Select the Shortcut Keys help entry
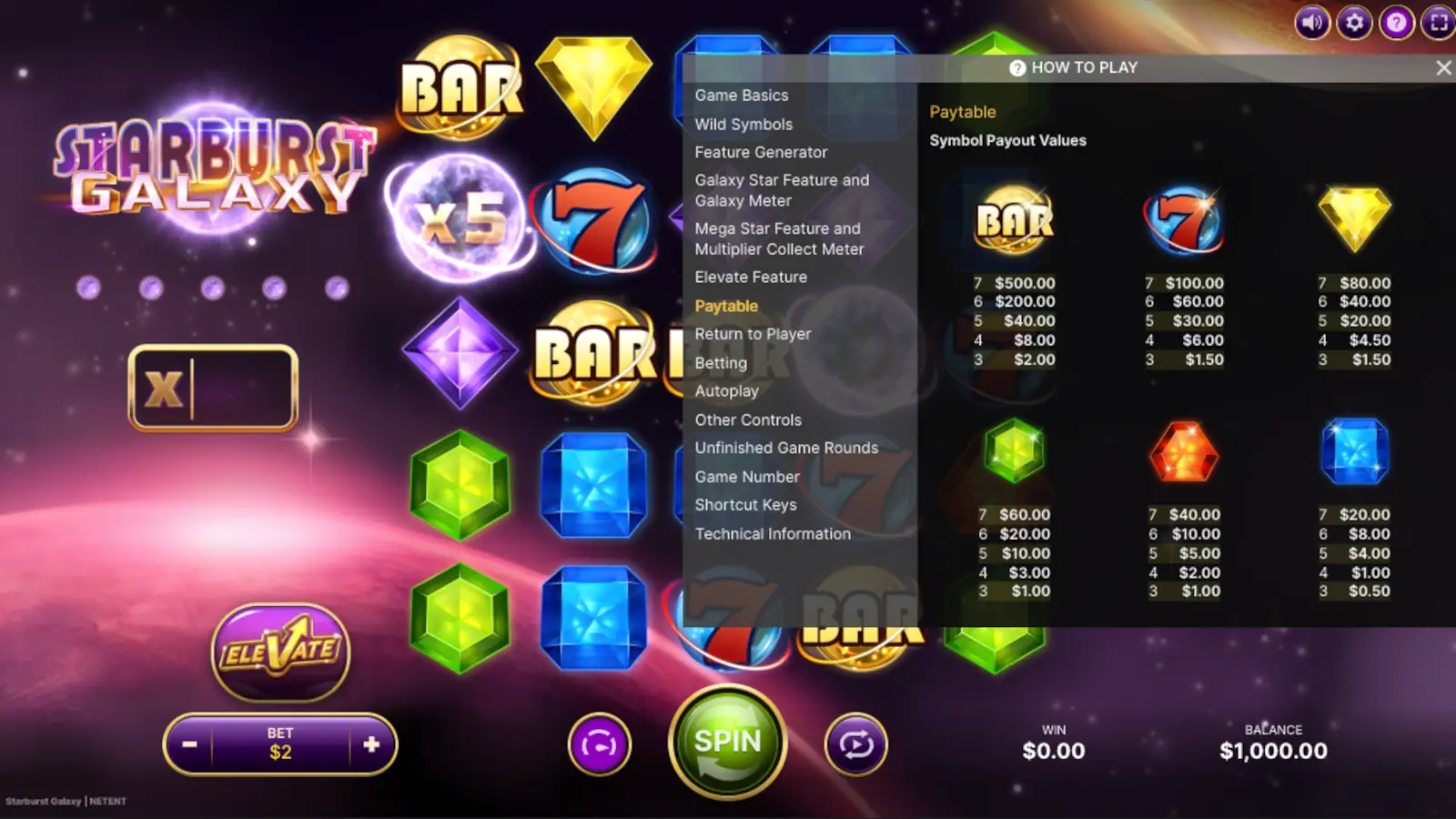This screenshot has height=819, width=1456. [745, 505]
